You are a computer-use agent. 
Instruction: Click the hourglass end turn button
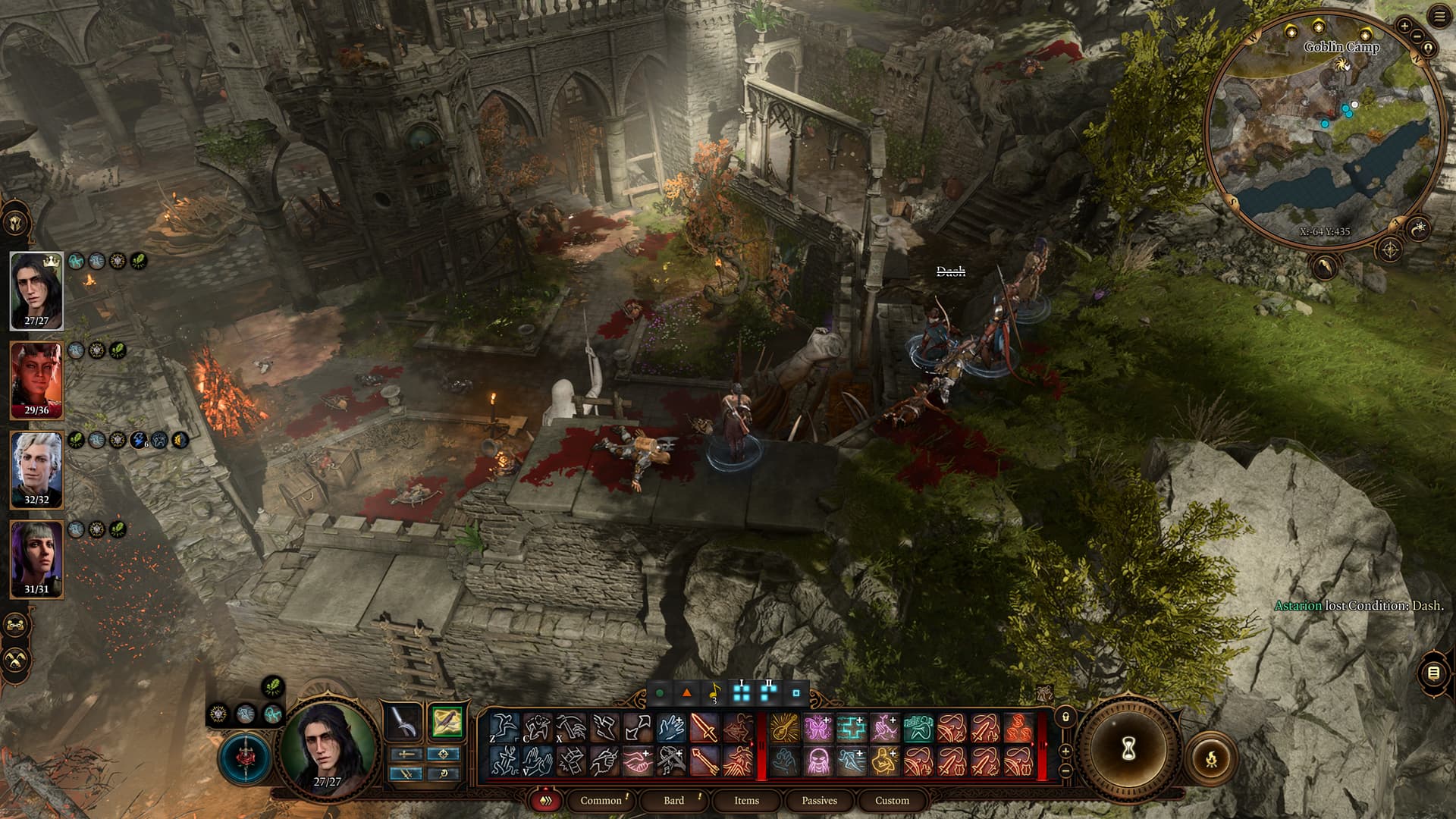[x=1128, y=750]
